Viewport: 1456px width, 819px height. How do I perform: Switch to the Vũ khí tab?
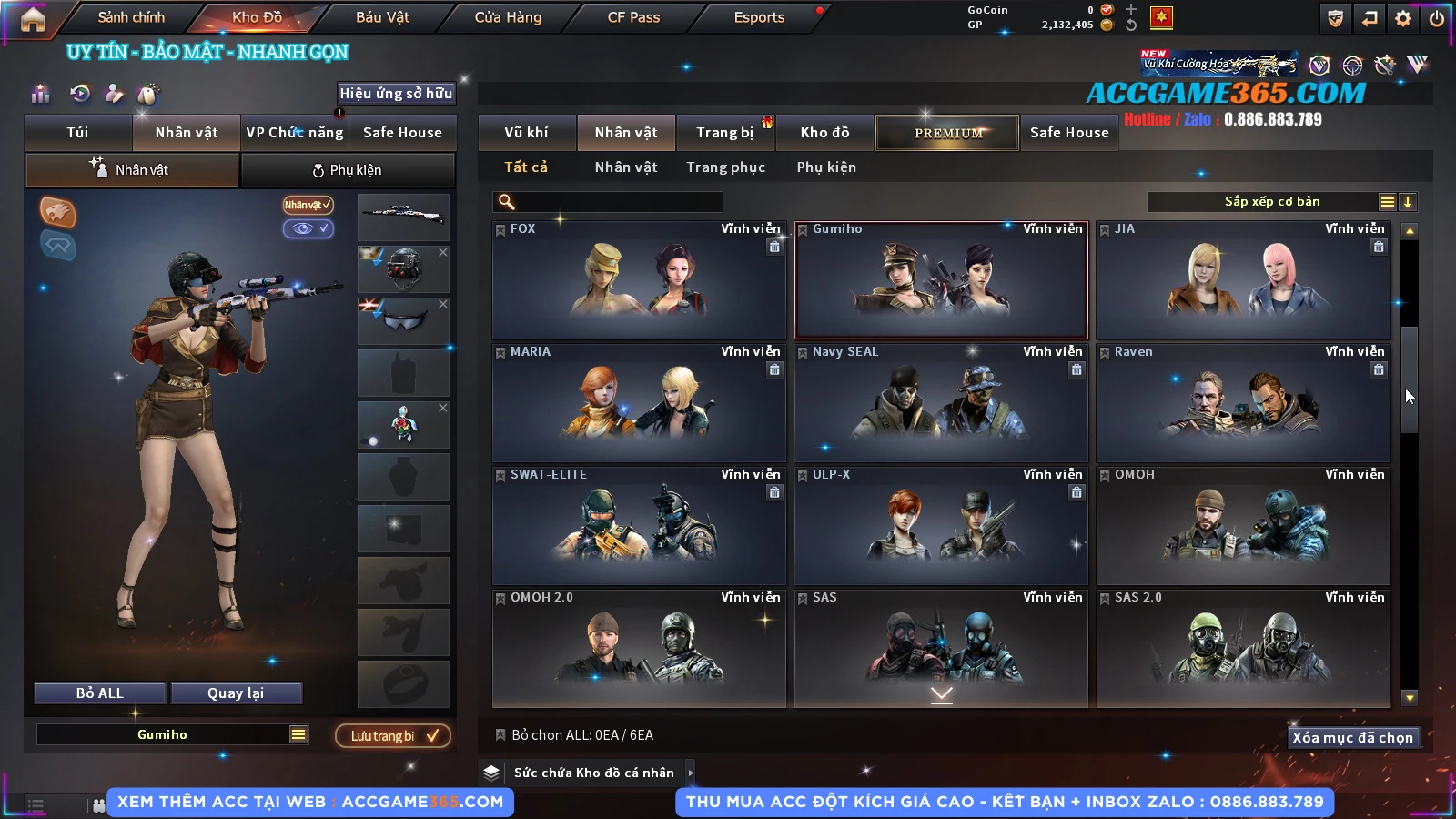click(x=526, y=133)
